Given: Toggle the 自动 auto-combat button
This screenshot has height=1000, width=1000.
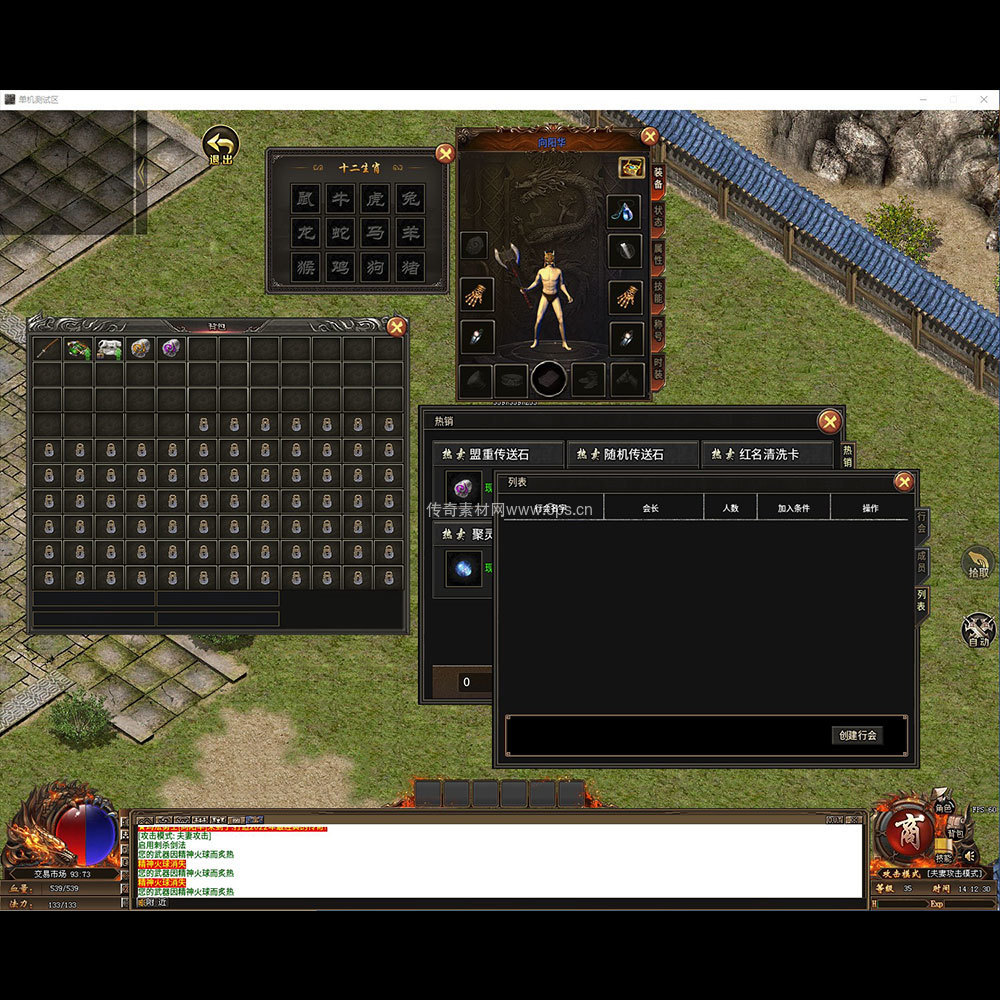Looking at the screenshot, I should pyautogui.click(x=978, y=630).
